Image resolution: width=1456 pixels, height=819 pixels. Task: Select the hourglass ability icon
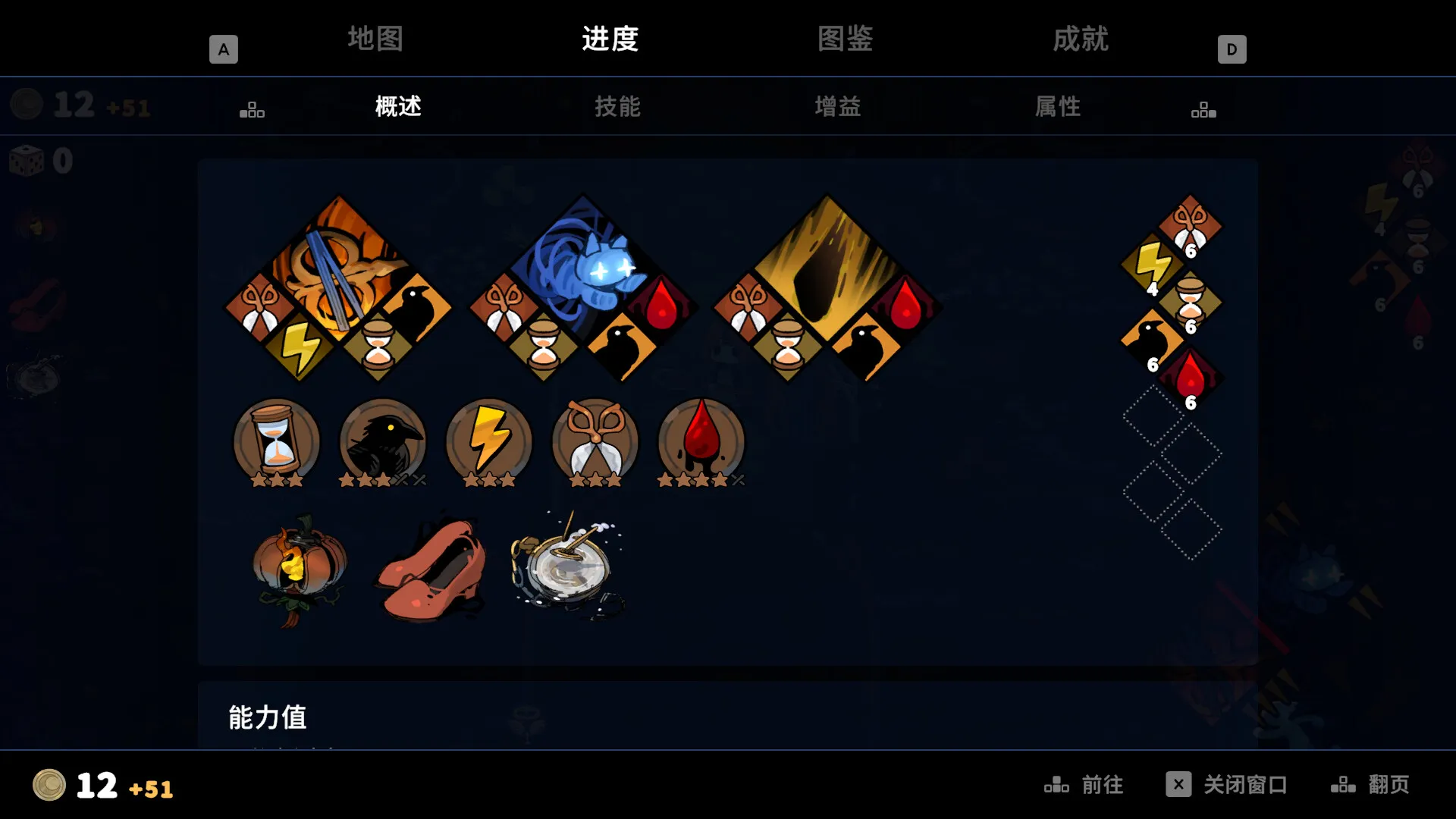point(276,442)
